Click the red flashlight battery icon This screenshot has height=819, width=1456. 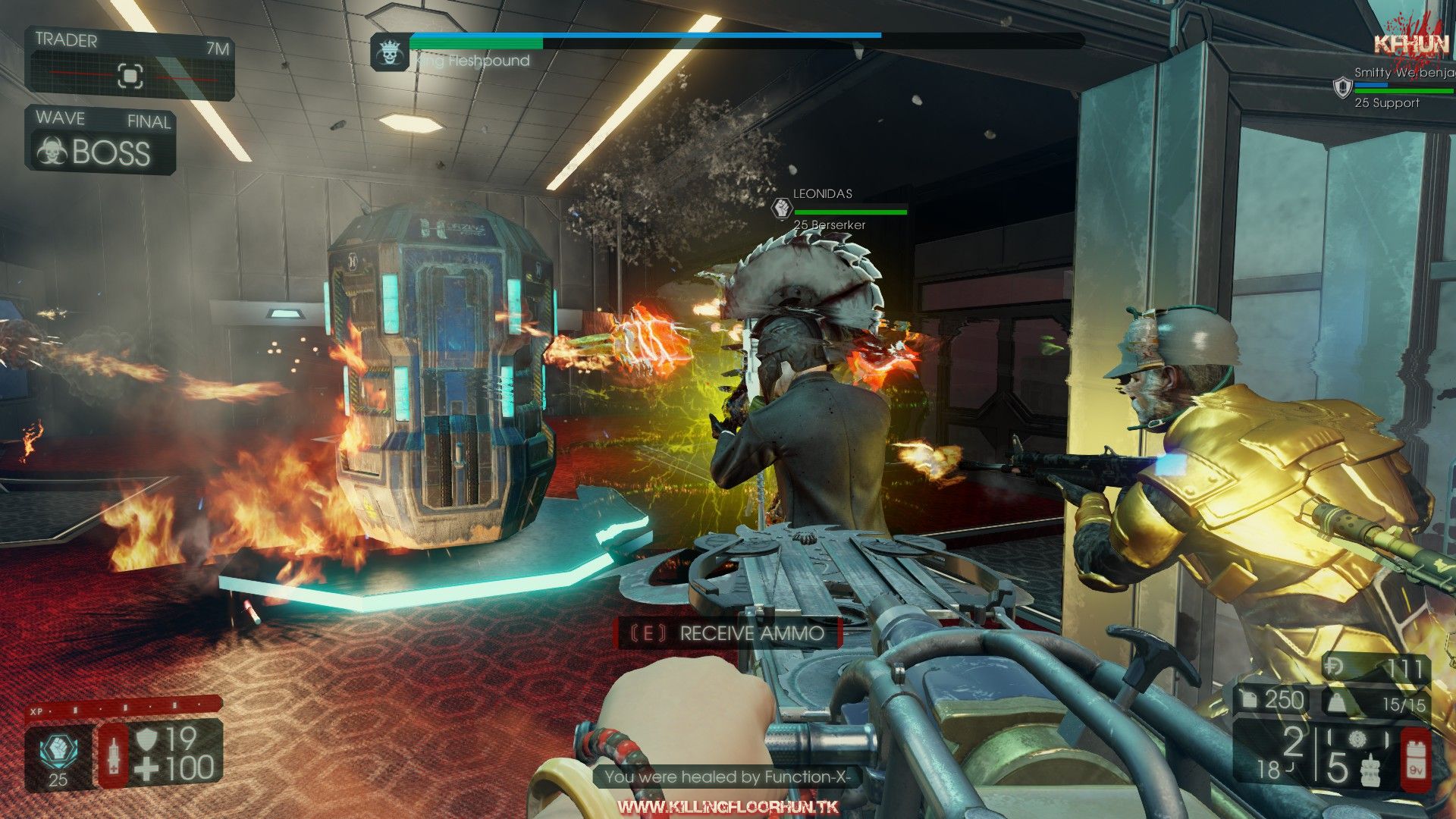pyautogui.click(x=1415, y=759)
